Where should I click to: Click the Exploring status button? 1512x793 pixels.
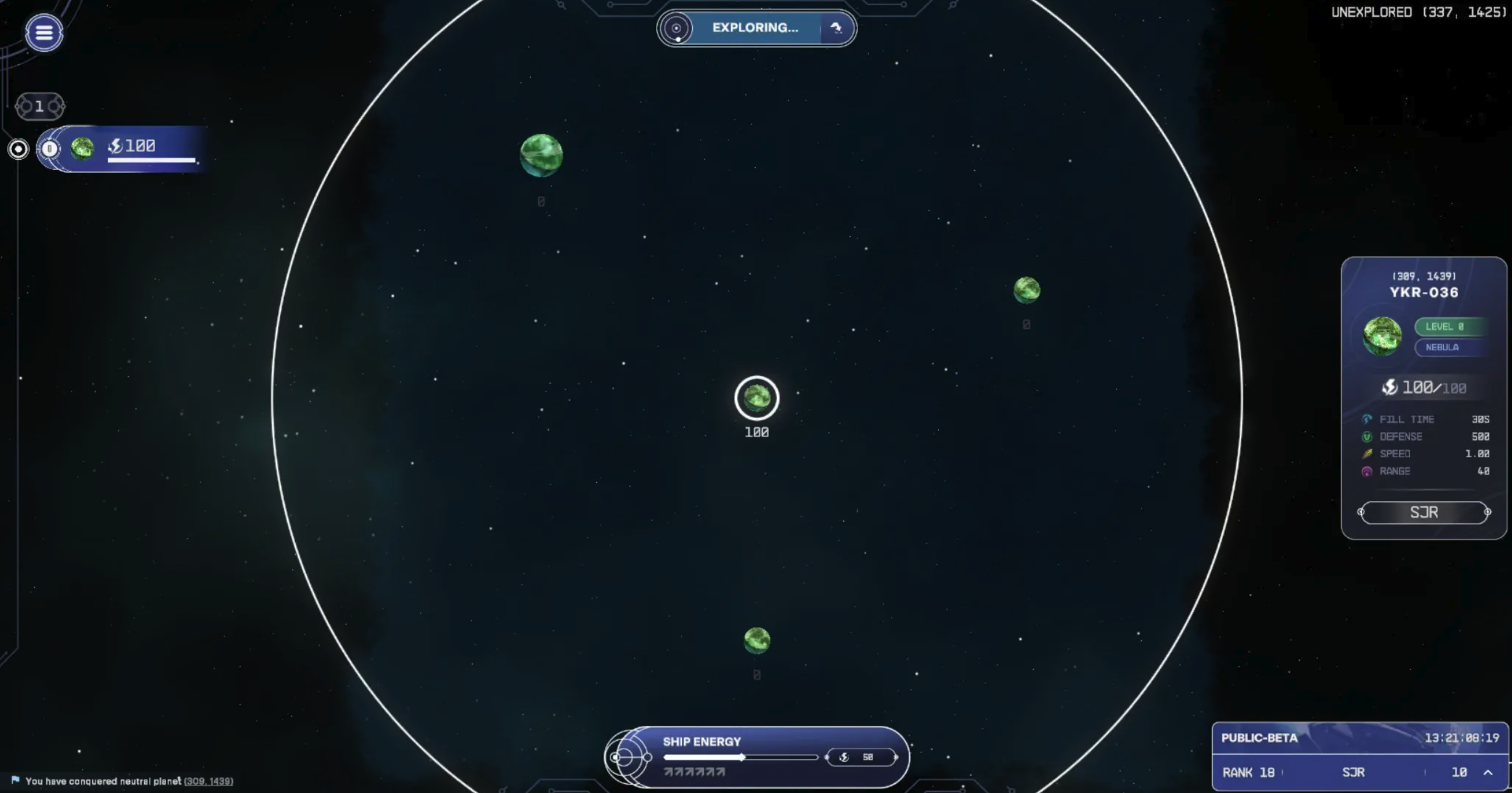point(755,28)
